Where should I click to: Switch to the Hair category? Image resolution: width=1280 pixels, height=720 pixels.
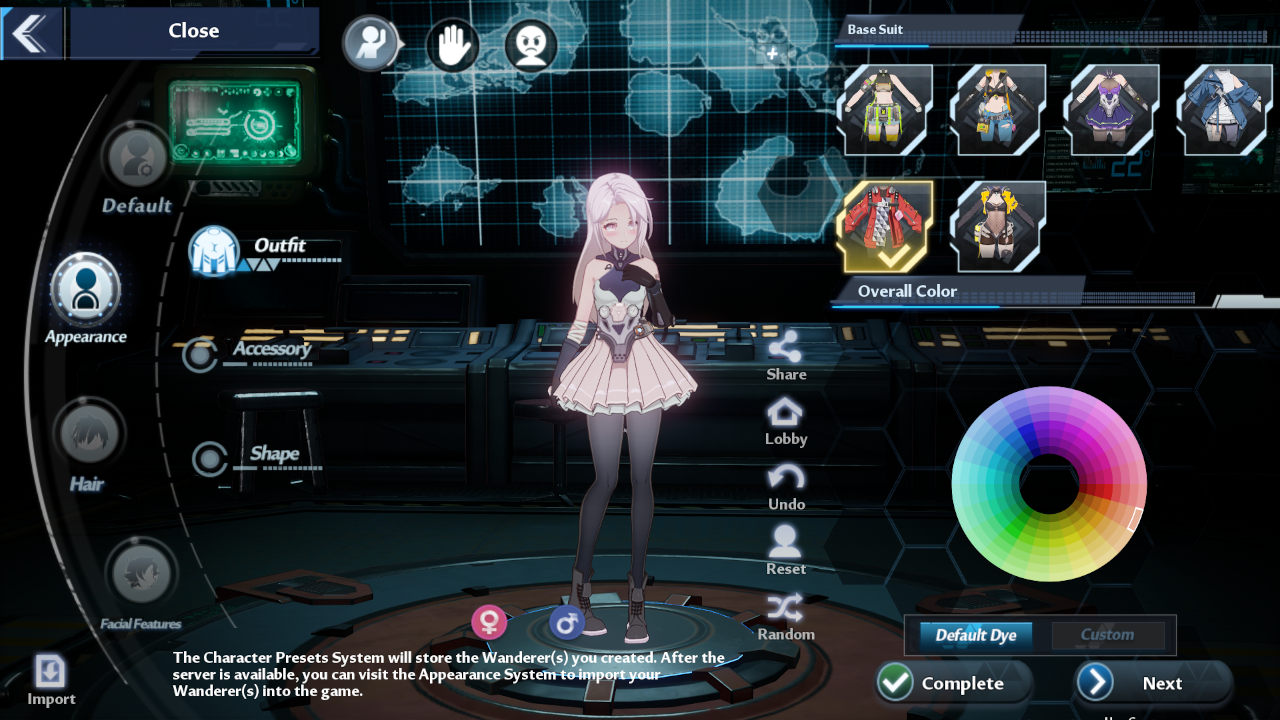click(88, 435)
